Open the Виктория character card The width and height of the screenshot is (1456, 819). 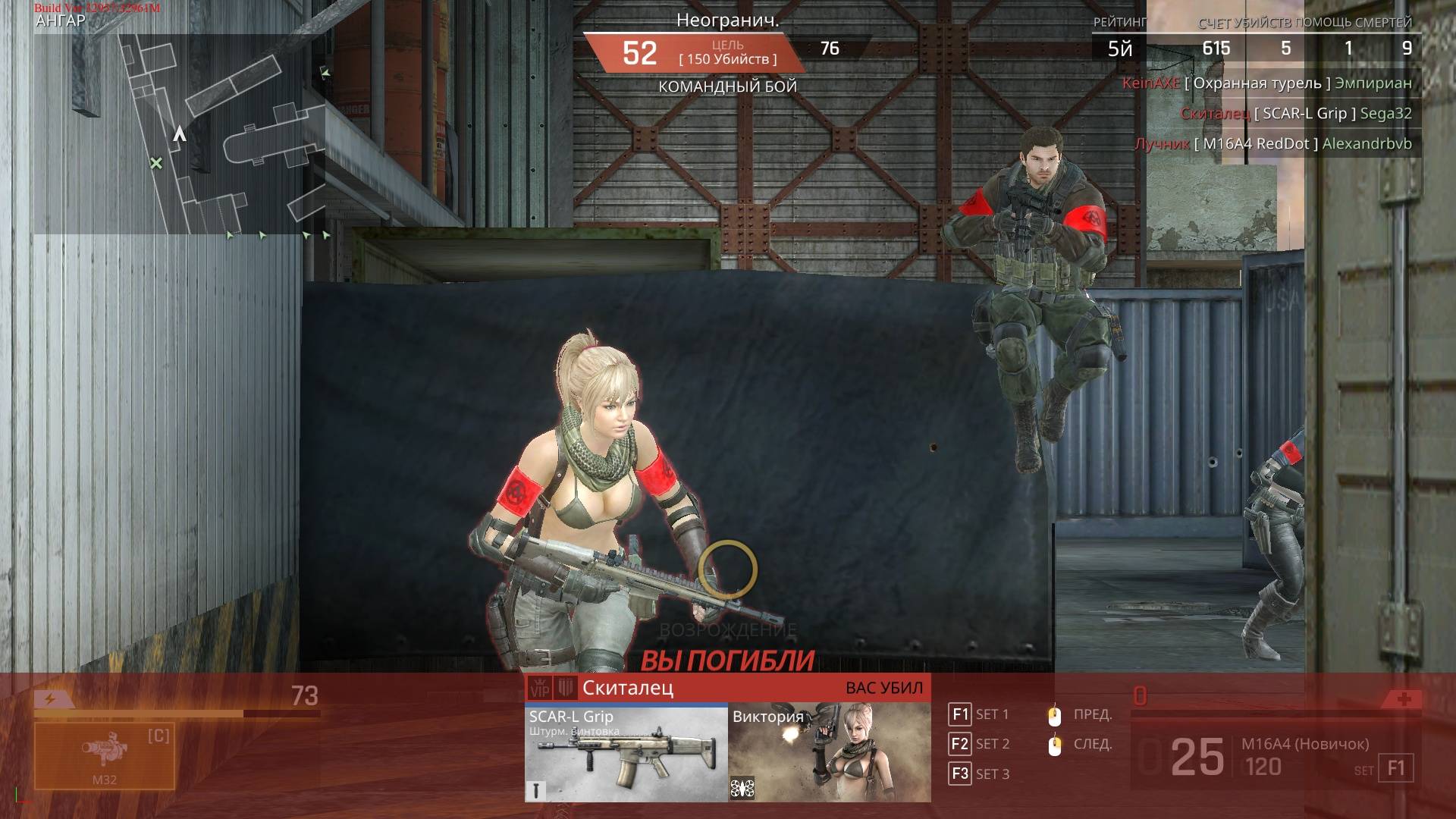829,752
